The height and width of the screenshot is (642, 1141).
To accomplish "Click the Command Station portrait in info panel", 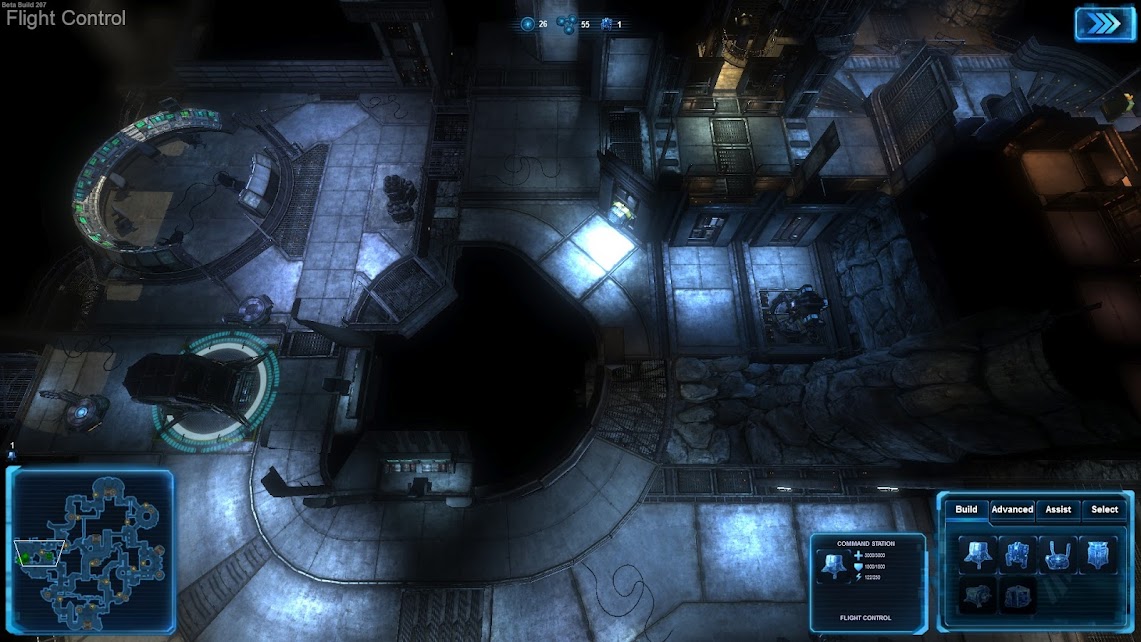I will (833, 566).
